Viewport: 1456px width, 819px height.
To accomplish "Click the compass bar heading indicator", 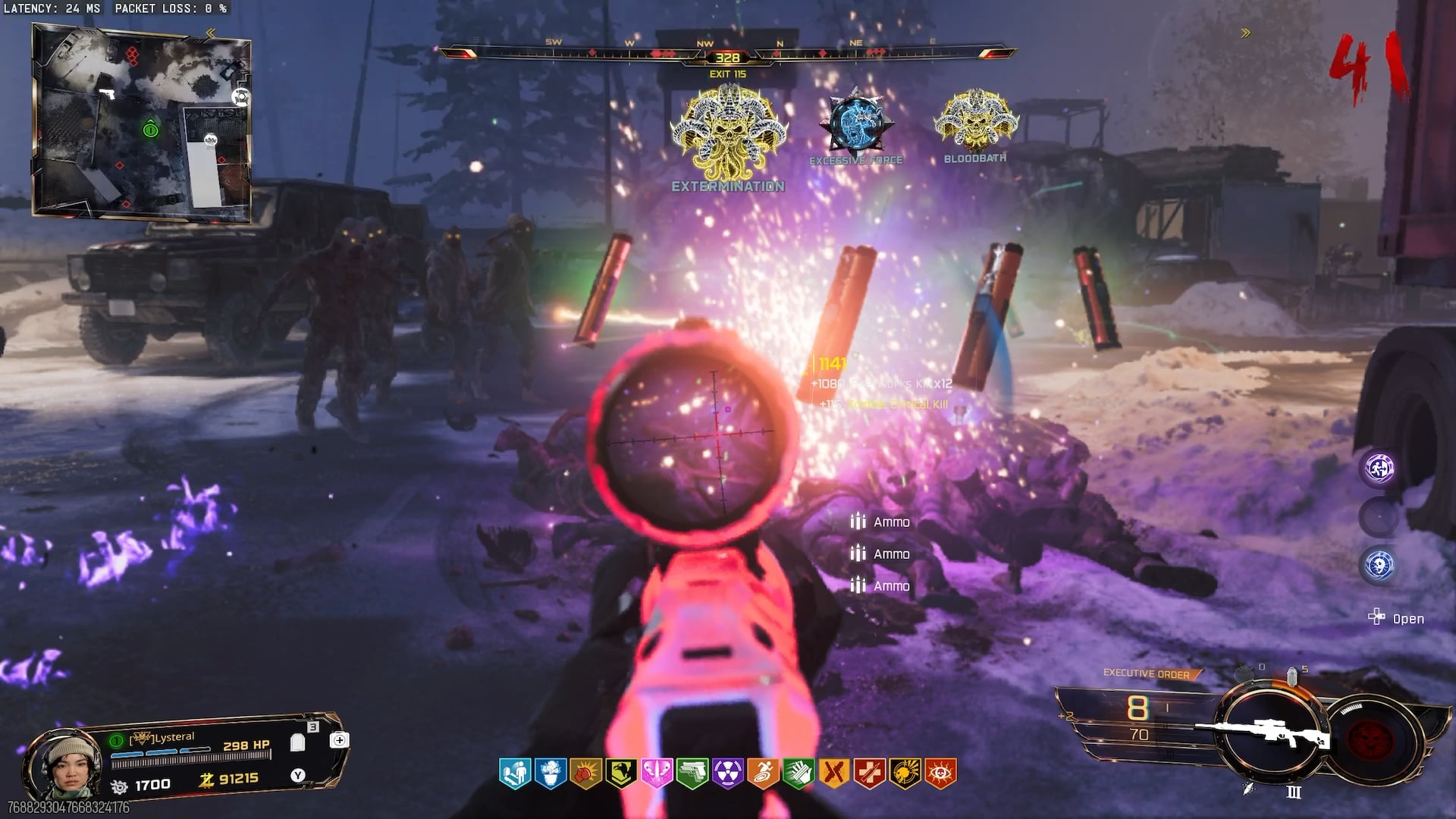I will [727, 58].
